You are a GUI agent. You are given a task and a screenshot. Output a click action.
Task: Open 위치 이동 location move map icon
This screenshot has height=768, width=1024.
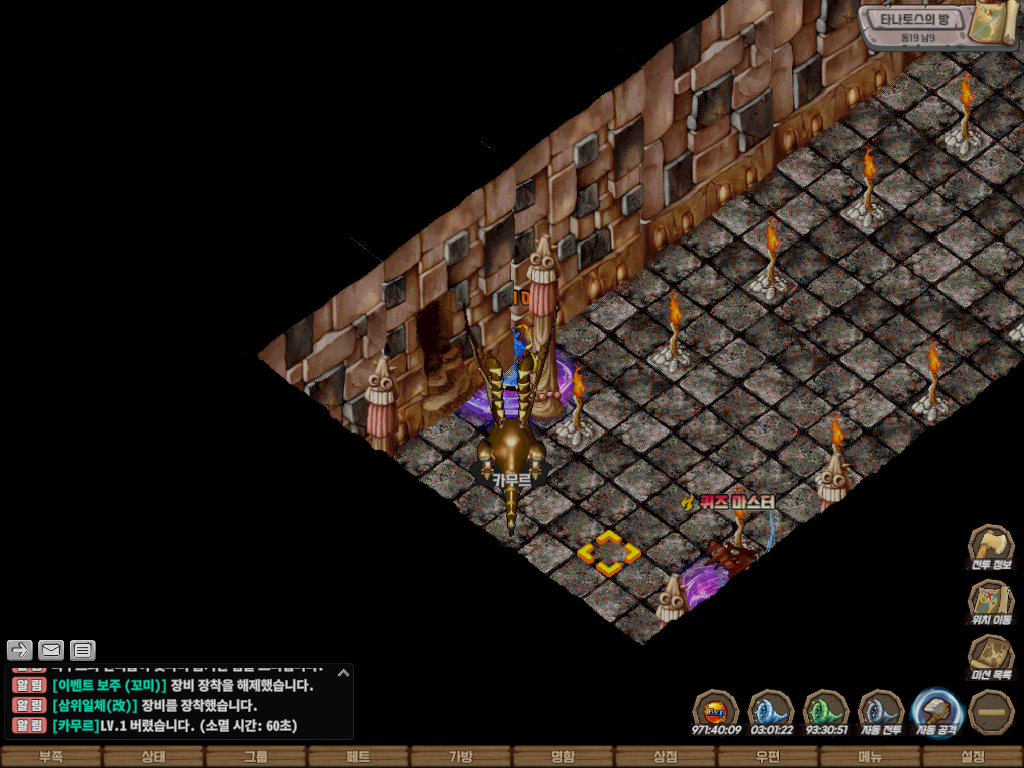(x=990, y=600)
